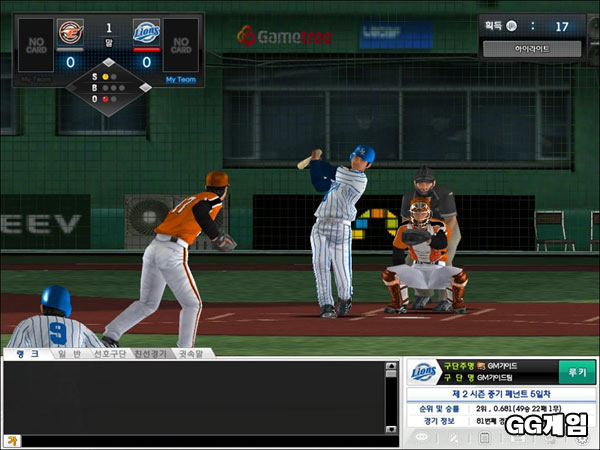The height and width of the screenshot is (450, 600).
Task: Click the chat scrollbar up arrow
Action: coord(391,368)
